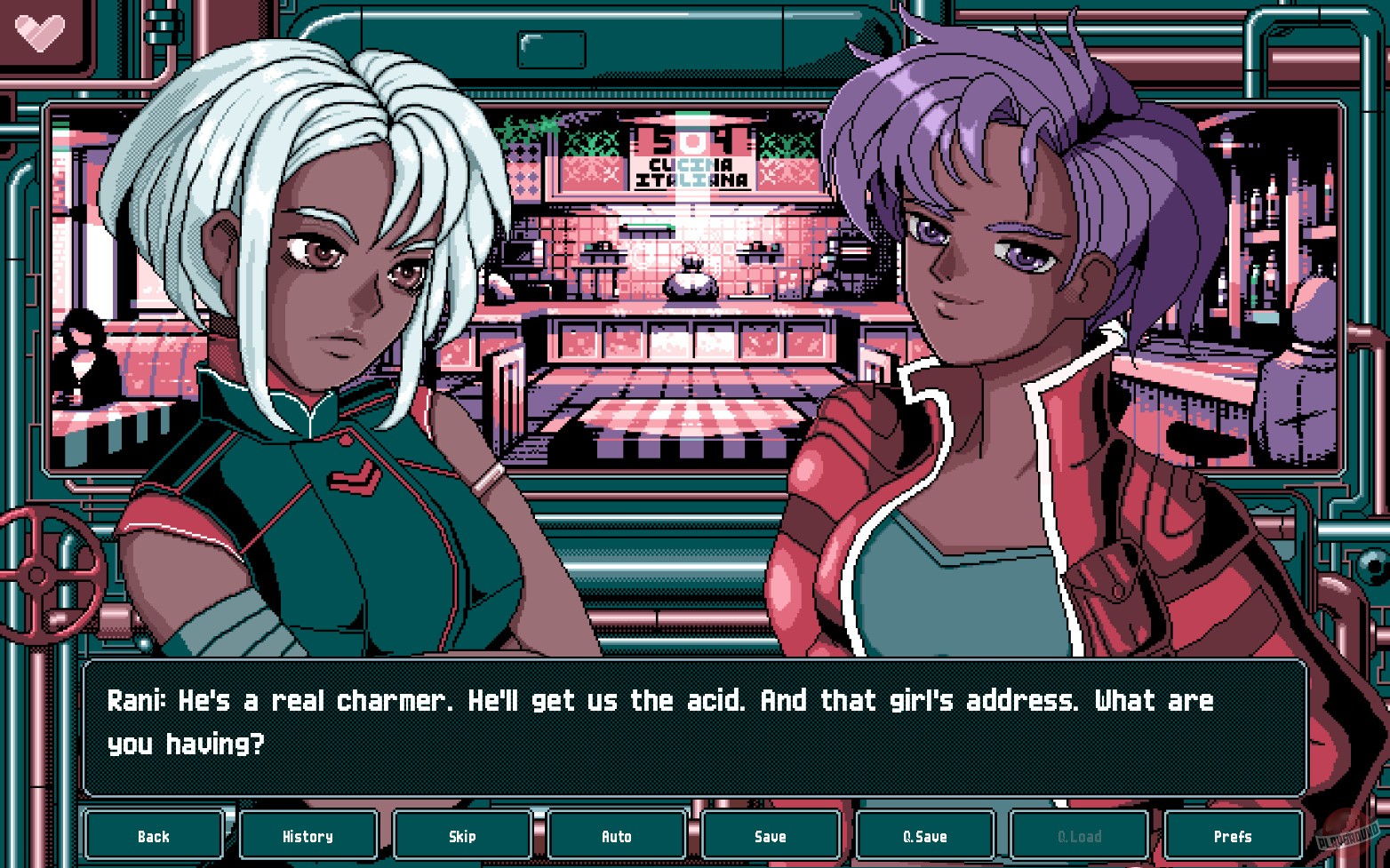Viewport: 1390px width, 868px height.
Task: Toggle the greyed-out Q.Load button
Action: pos(1080,836)
